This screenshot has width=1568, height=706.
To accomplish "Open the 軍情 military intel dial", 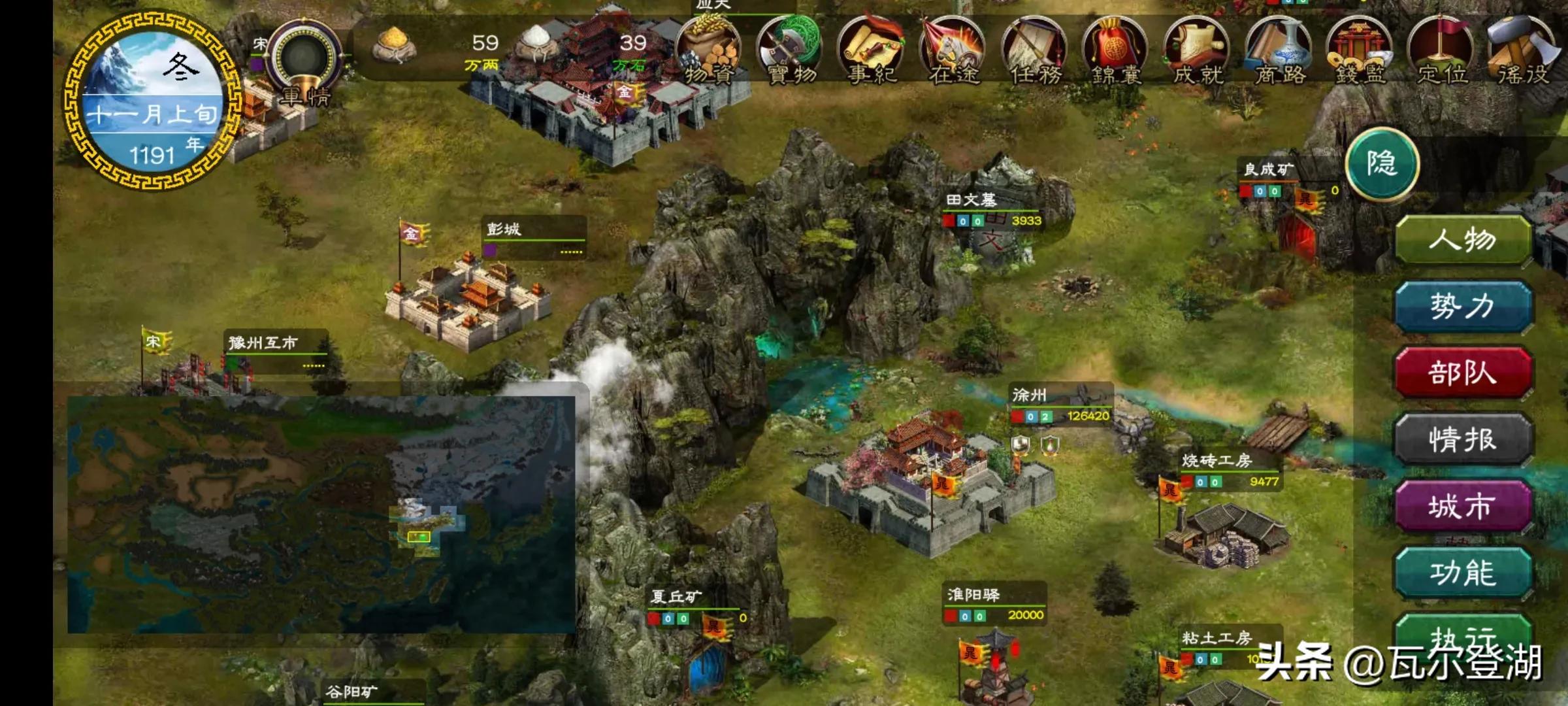I will [x=305, y=62].
